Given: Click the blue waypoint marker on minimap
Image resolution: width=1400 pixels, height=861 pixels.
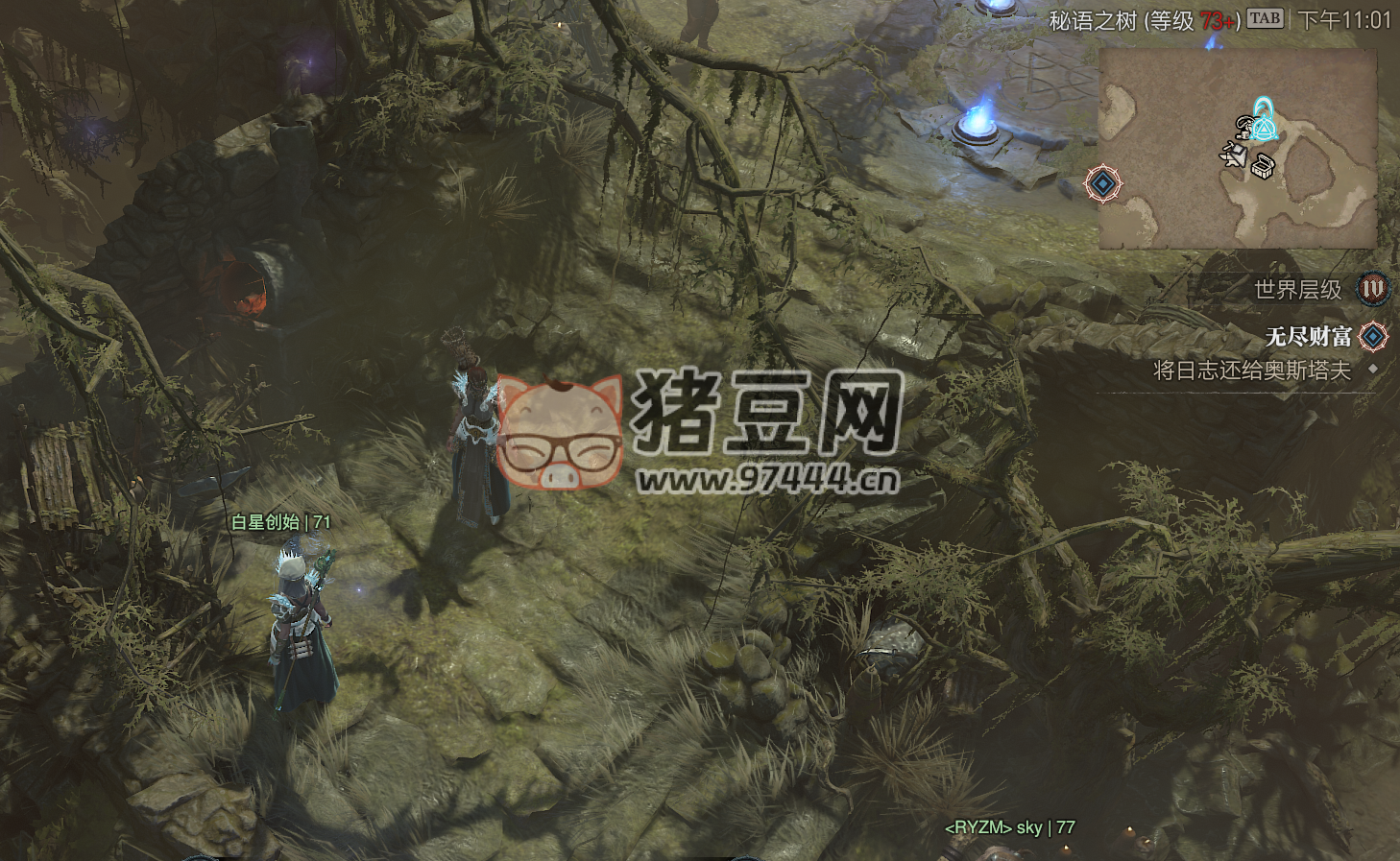Looking at the screenshot, I should coord(1265,118).
